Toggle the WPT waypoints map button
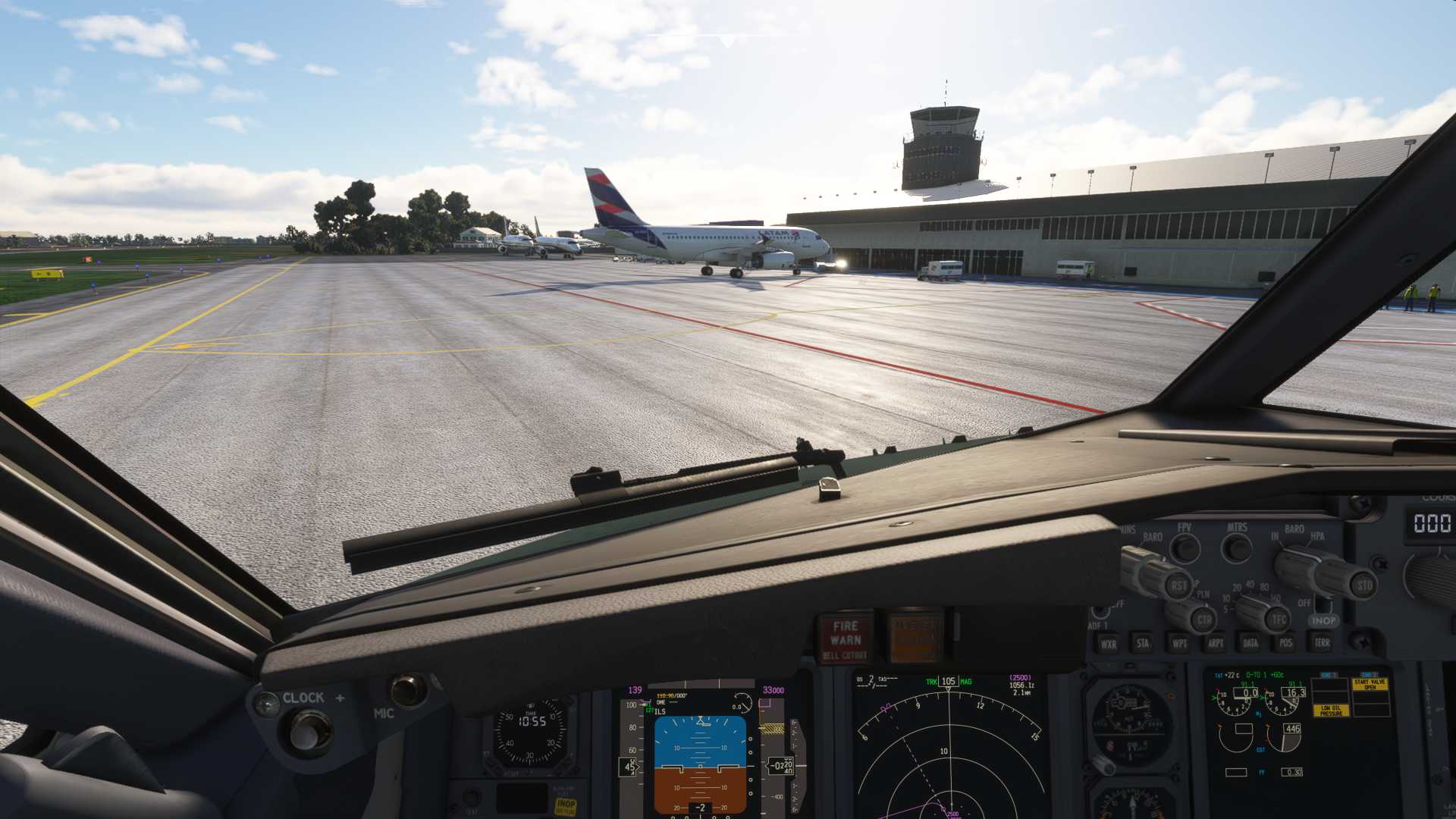The width and height of the screenshot is (1456, 819). click(x=1179, y=643)
